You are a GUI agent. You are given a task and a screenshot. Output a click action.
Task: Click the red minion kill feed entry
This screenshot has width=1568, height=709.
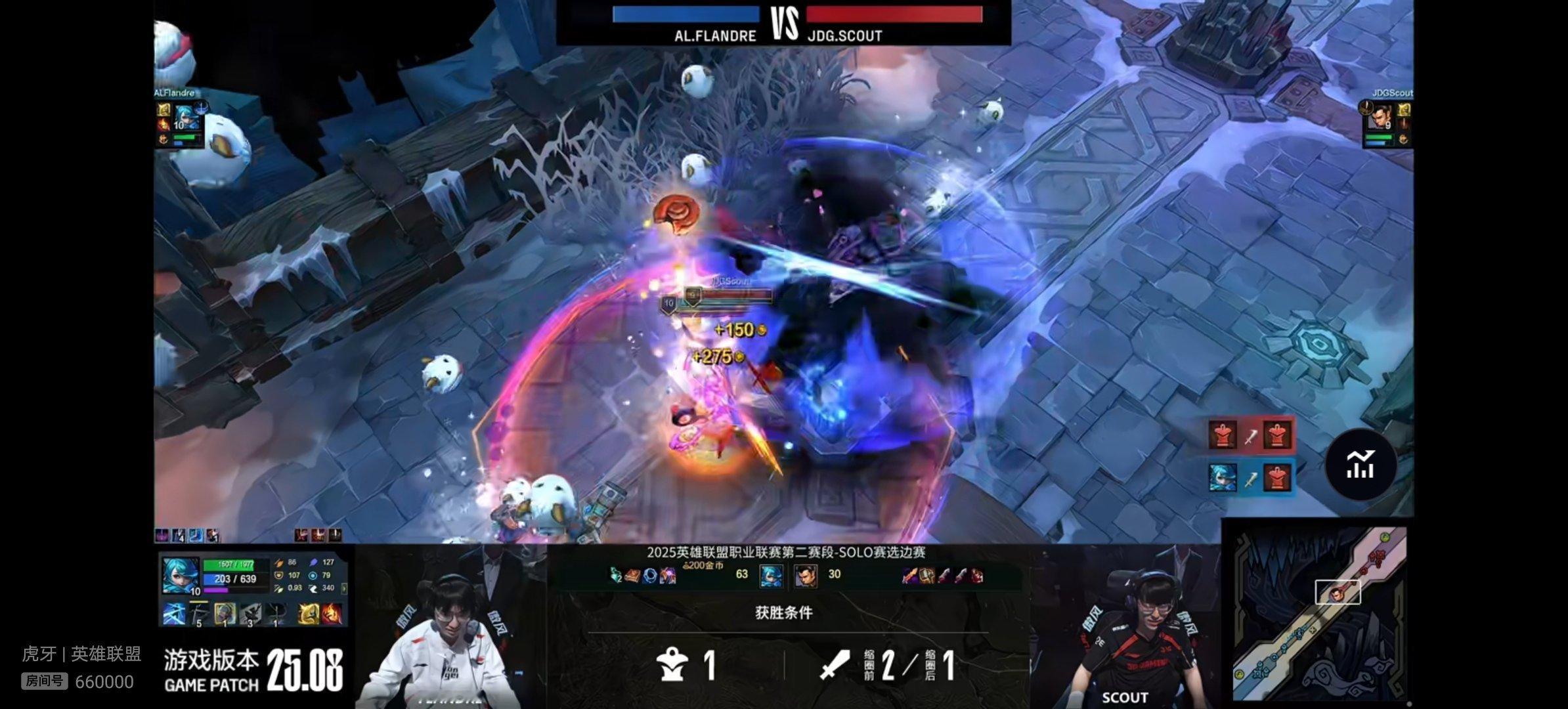[1250, 435]
